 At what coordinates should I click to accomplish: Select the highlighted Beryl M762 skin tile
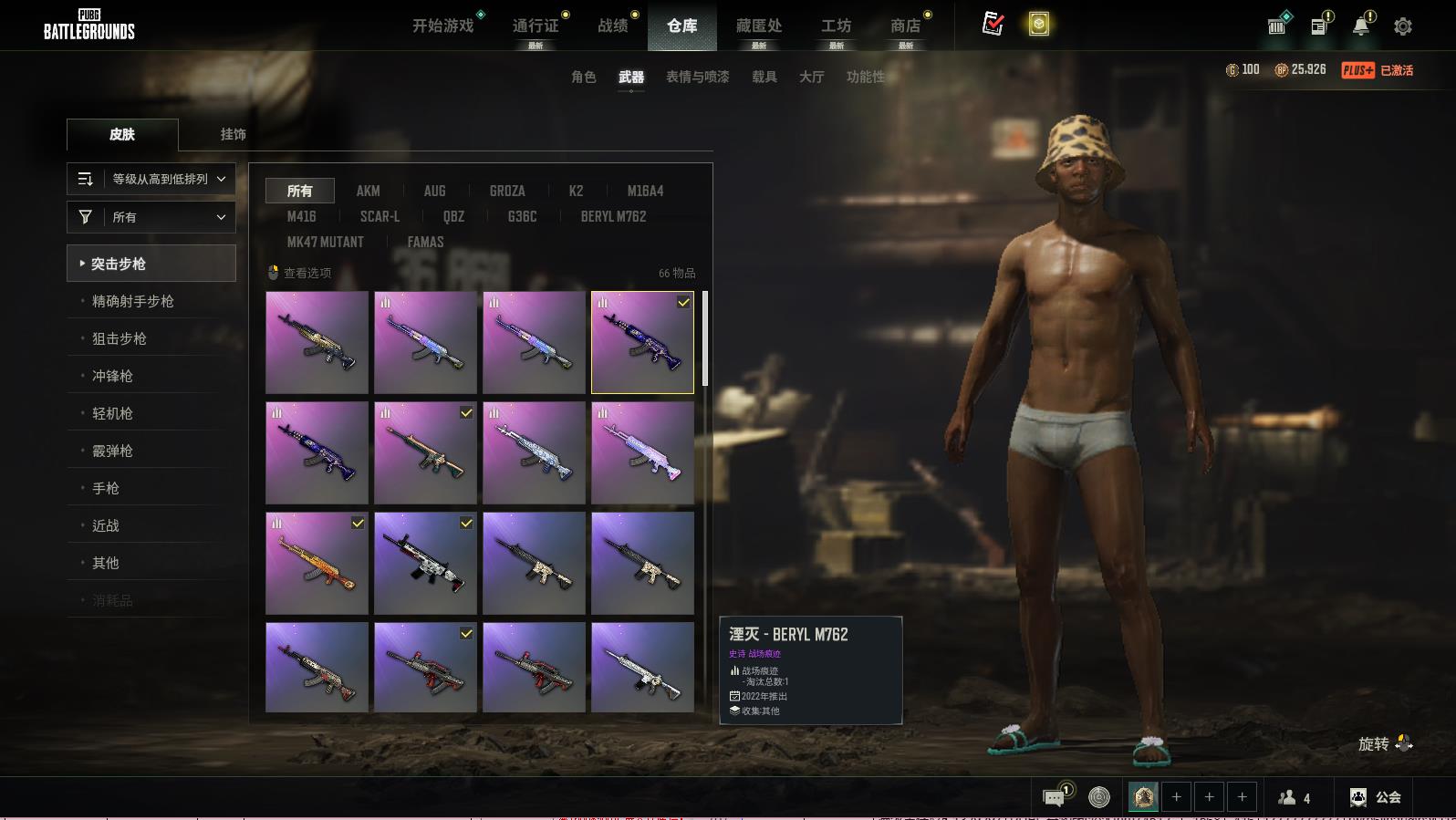click(642, 342)
